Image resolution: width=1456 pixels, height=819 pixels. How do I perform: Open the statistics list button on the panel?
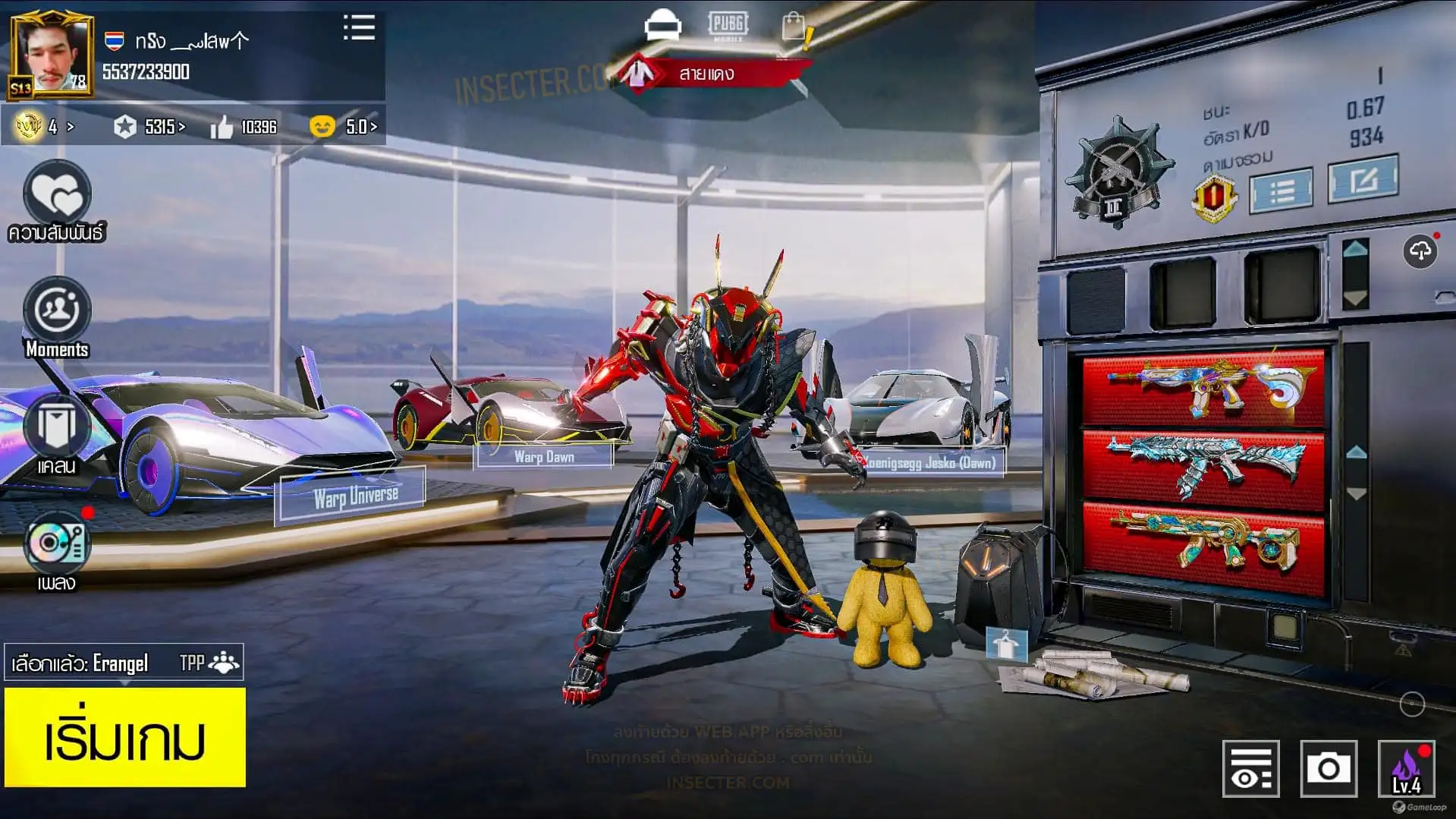pos(1281,191)
